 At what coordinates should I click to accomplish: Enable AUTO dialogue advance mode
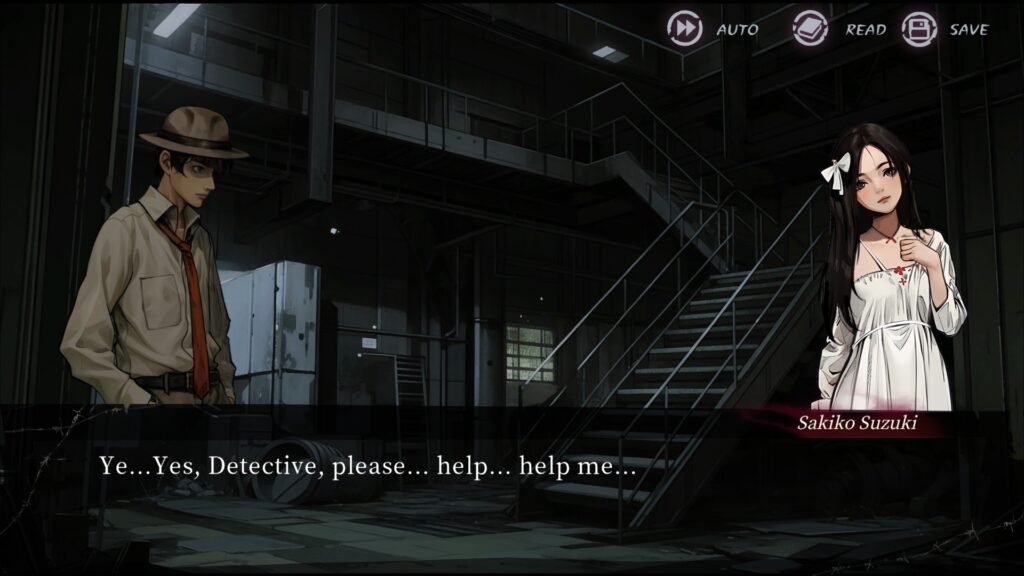pos(686,29)
